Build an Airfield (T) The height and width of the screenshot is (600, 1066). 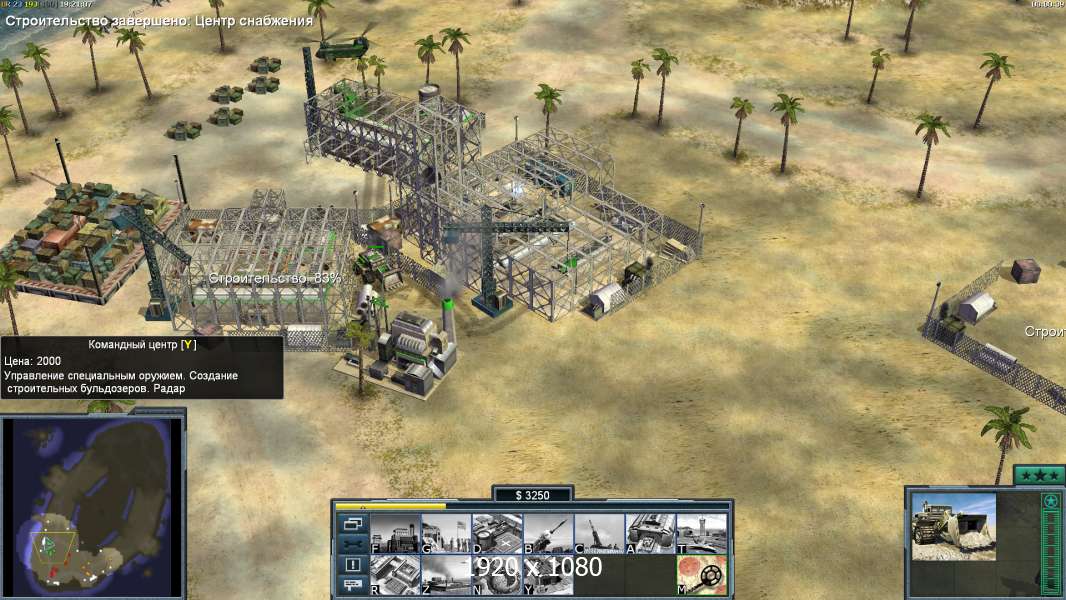(701, 533)
